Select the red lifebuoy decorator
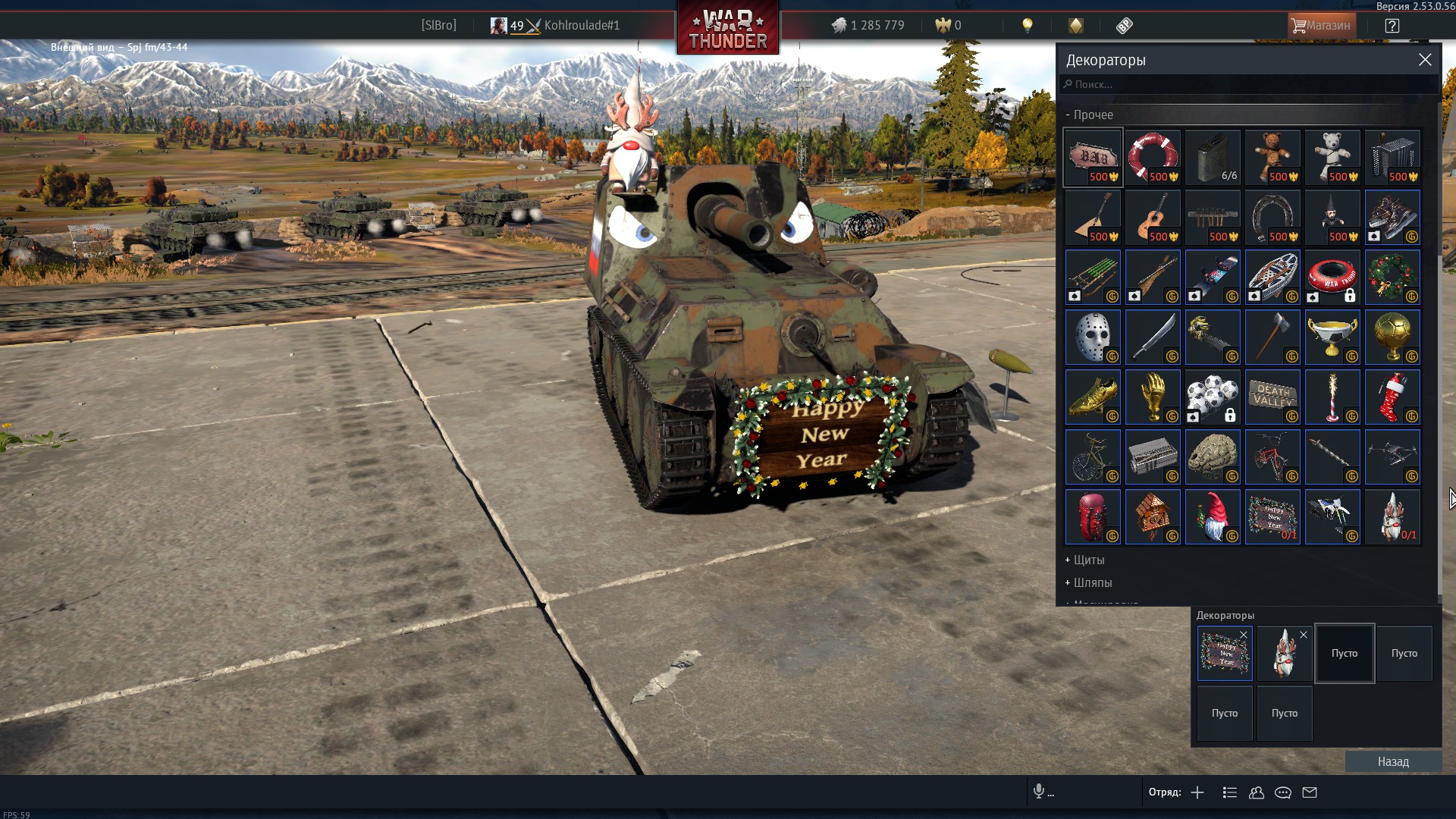Image resolution: width=1456 pixels, height=819 pixels. (x=1153, y=157)
